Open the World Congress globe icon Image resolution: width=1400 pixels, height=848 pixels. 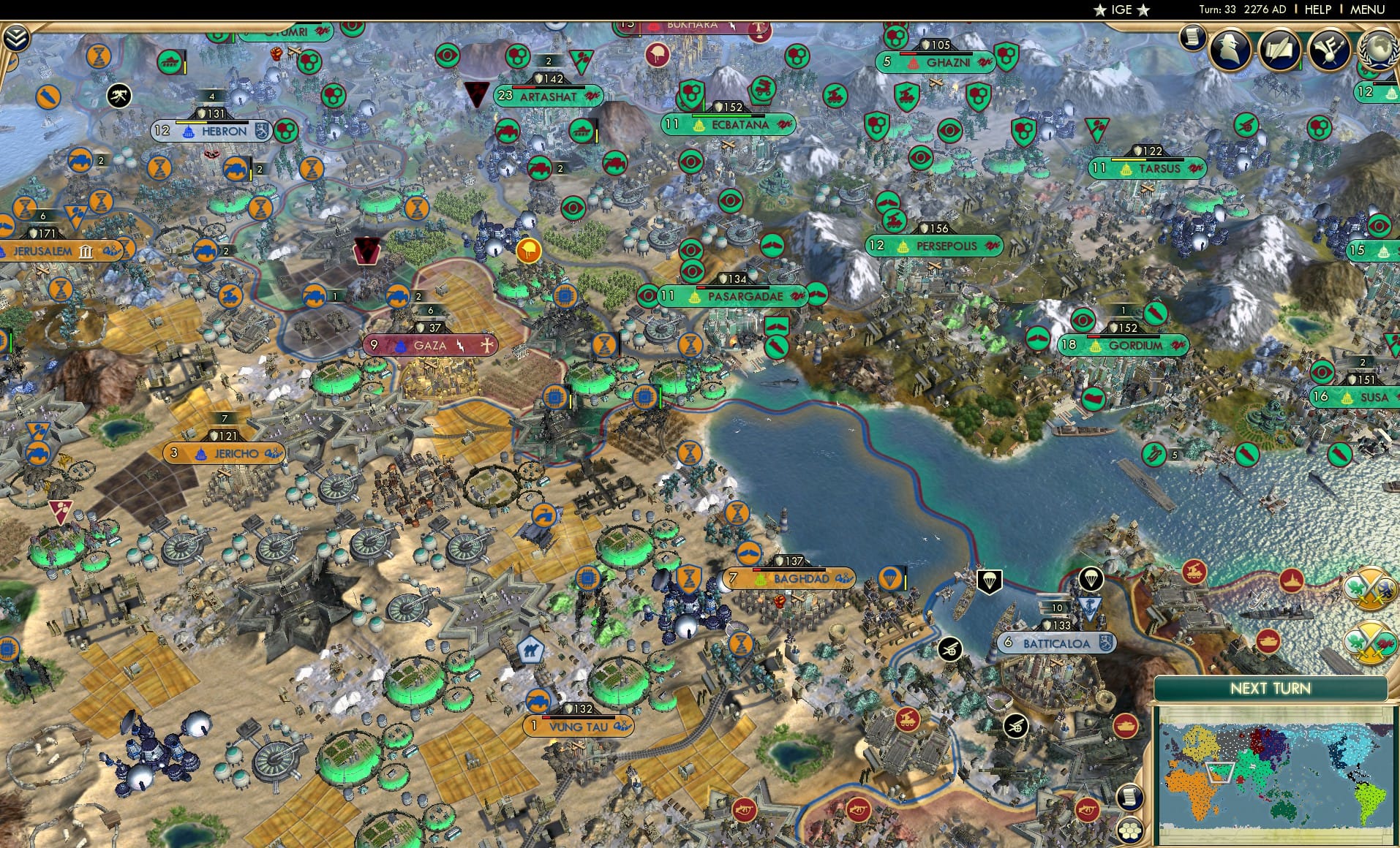(x=1380, y=50)
